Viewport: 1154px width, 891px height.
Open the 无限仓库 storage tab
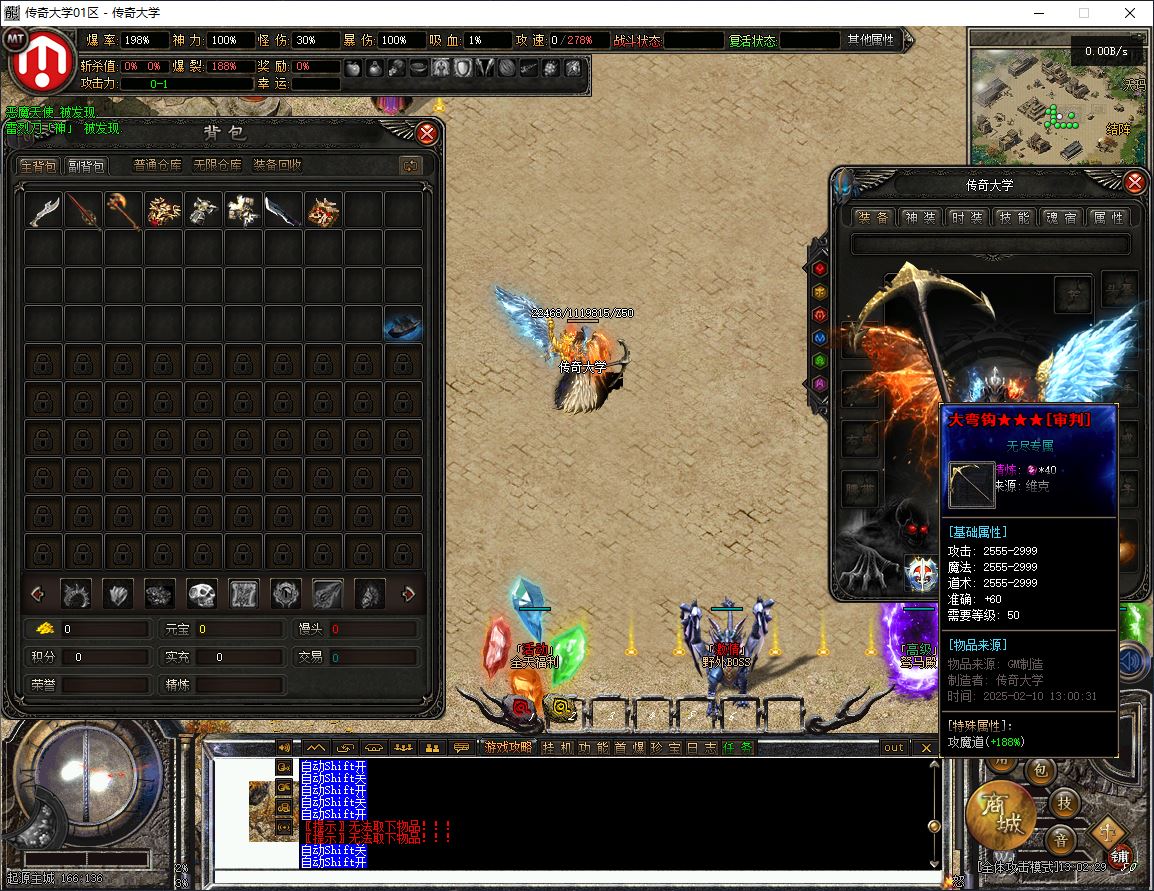(217, 165)
